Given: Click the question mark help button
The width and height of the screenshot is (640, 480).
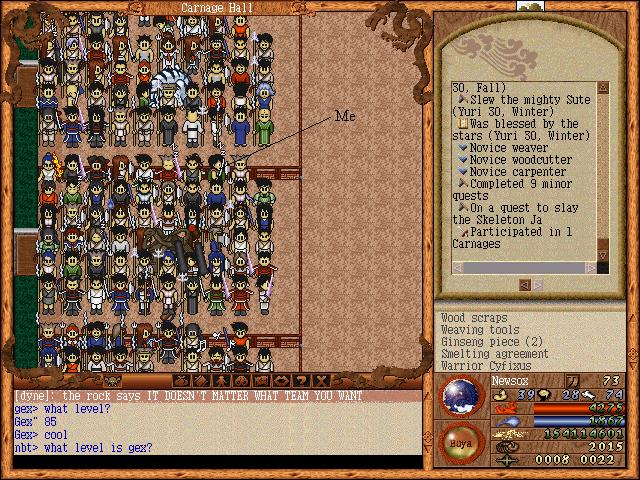Looking at the screenshot, I should (x=301, y=380).
